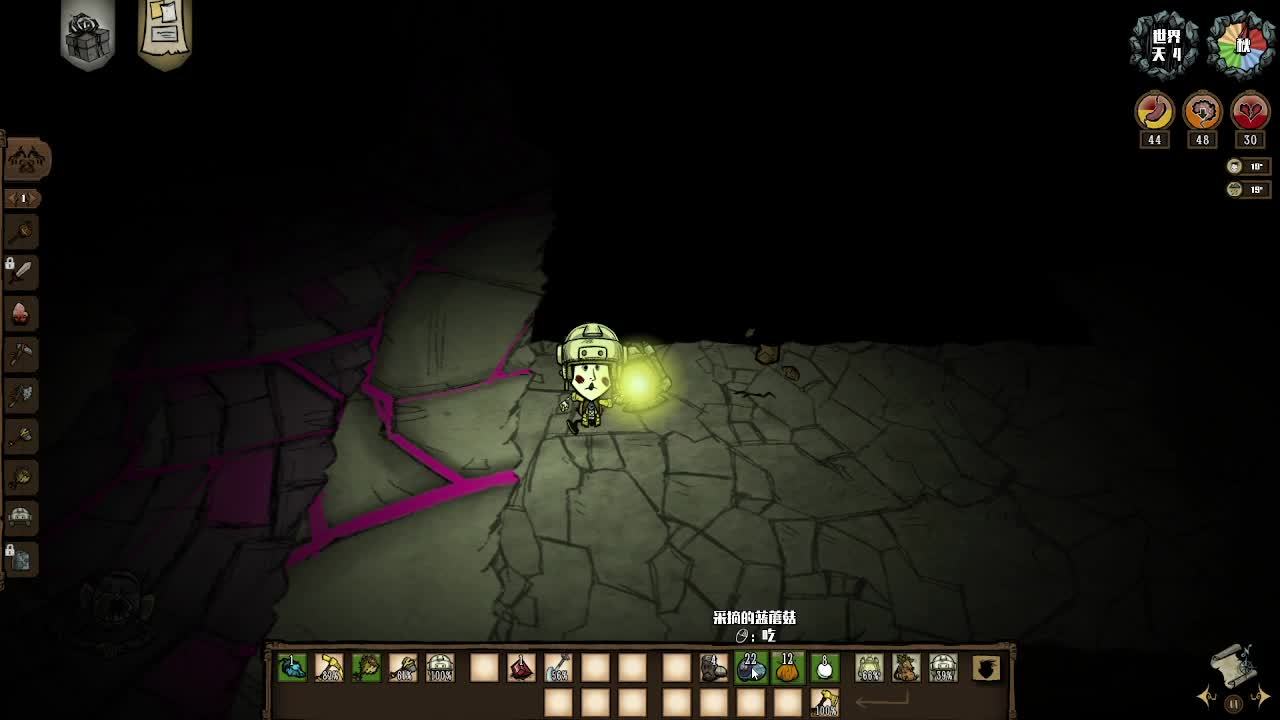This screenshot has width=1280, height=720.
Task: Select the helmet crafting recipe
Action: click(x=21, y=517)
